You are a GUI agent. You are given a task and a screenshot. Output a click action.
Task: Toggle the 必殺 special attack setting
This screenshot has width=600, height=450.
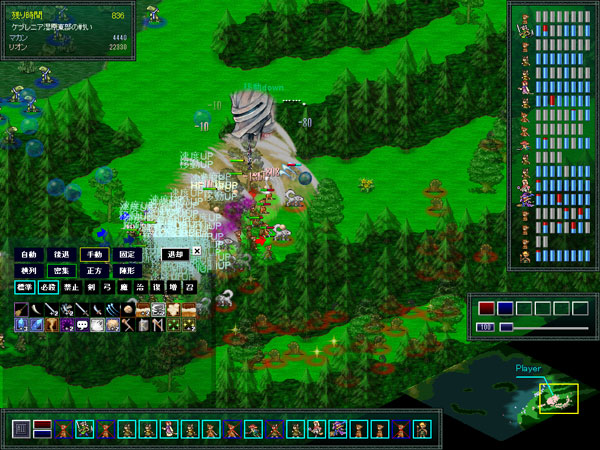48,288
